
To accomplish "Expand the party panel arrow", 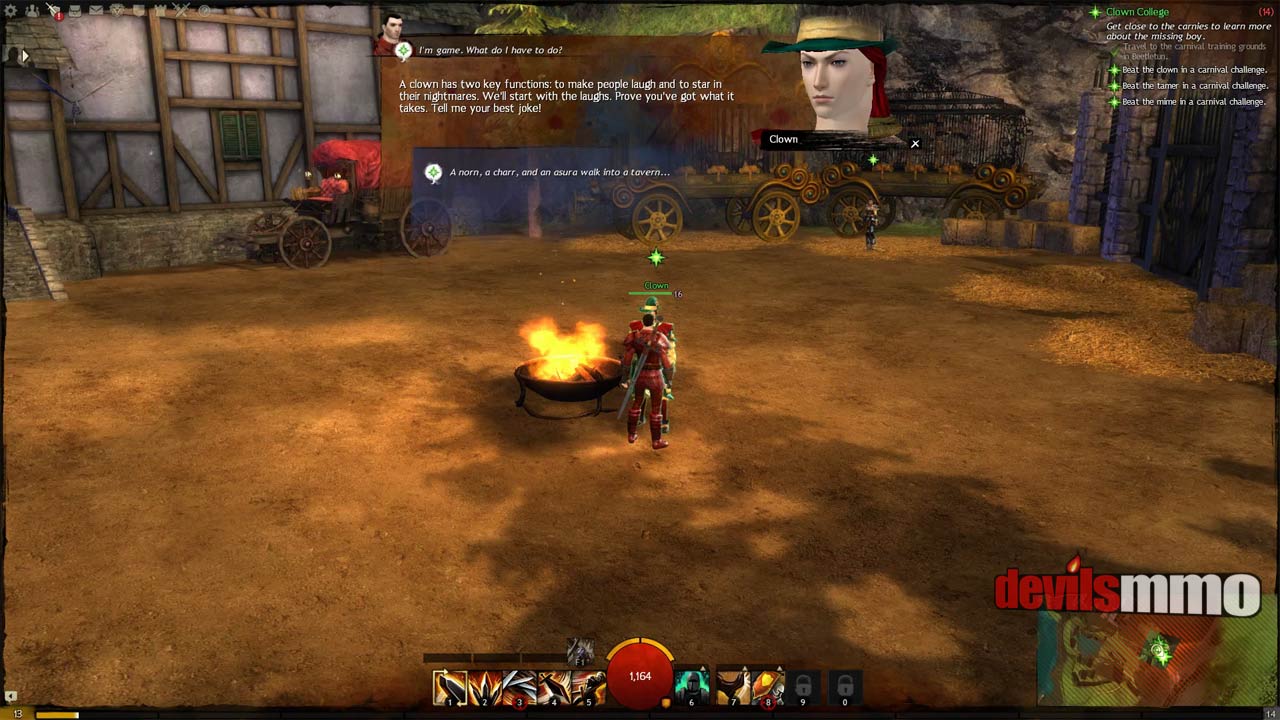I will click(24, 56).
